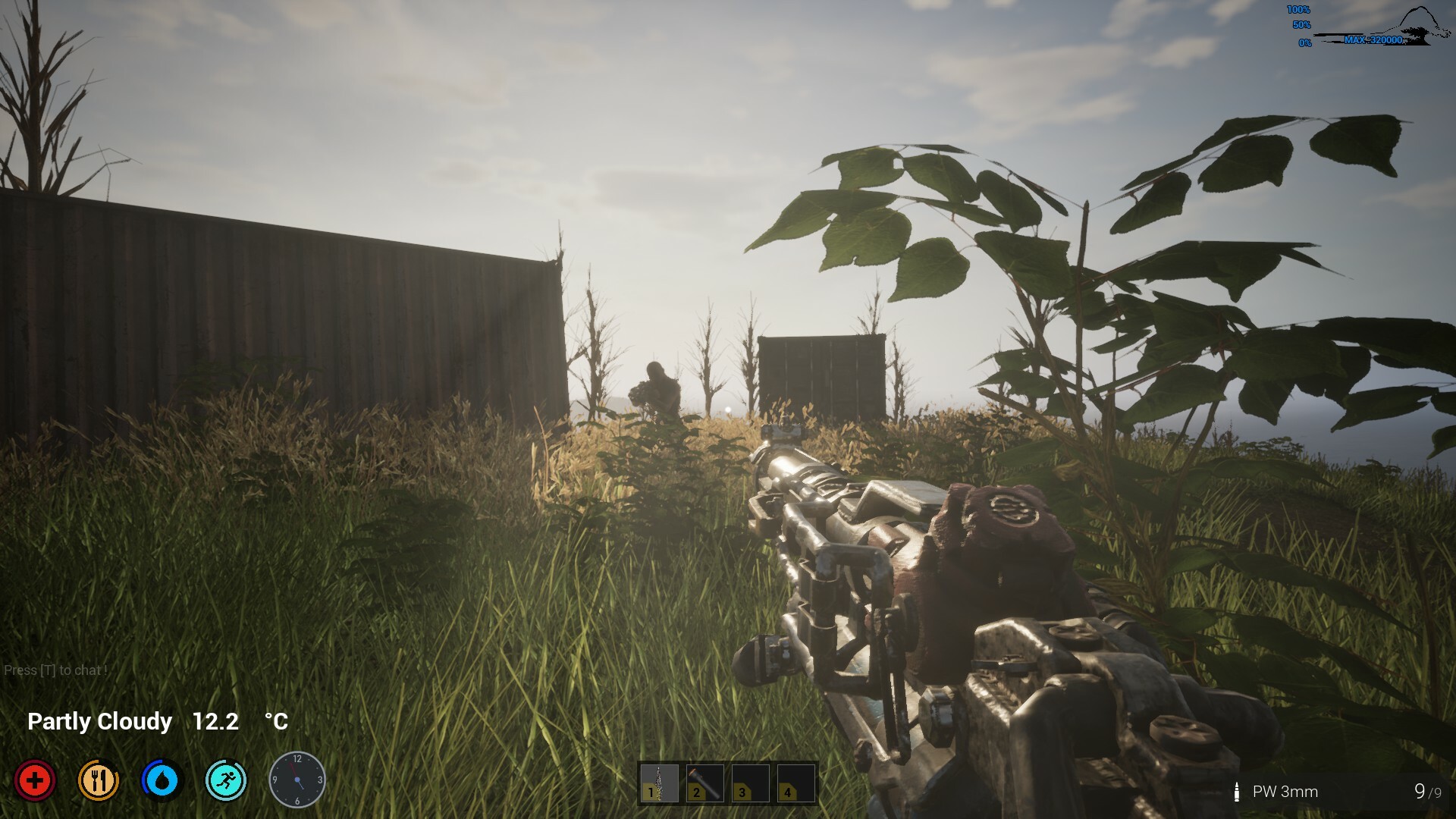Select the Partly Cloudy weather label
Screen dimensions: 1456x819
tap(99, 721)
